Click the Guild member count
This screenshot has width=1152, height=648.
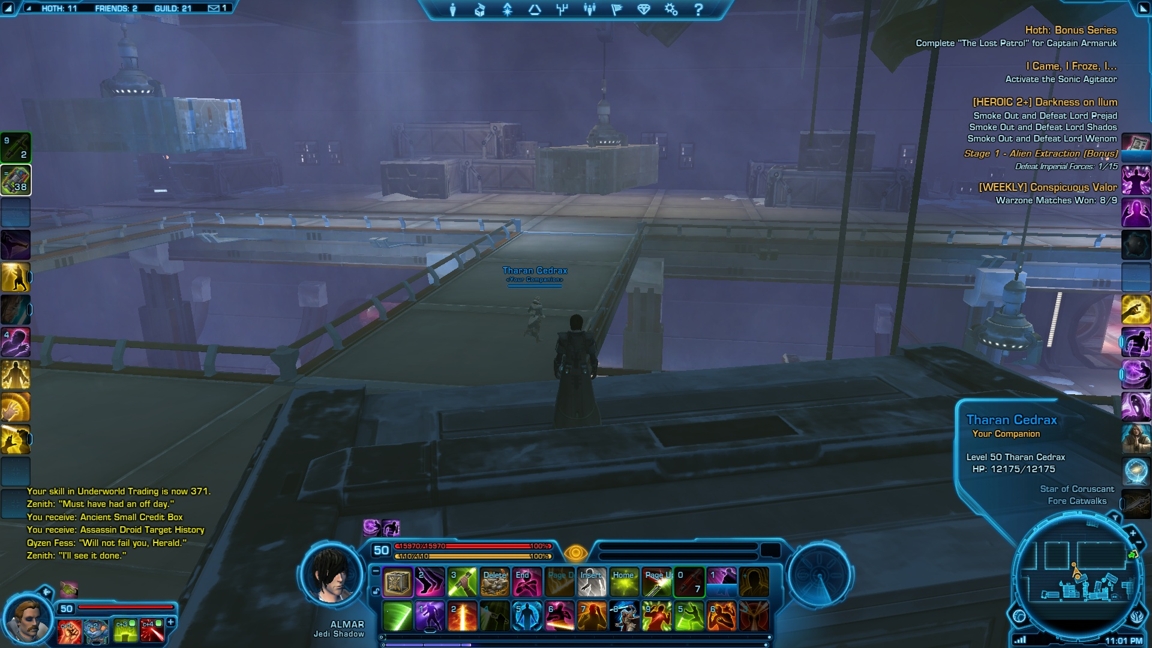[x=173, y=8]
